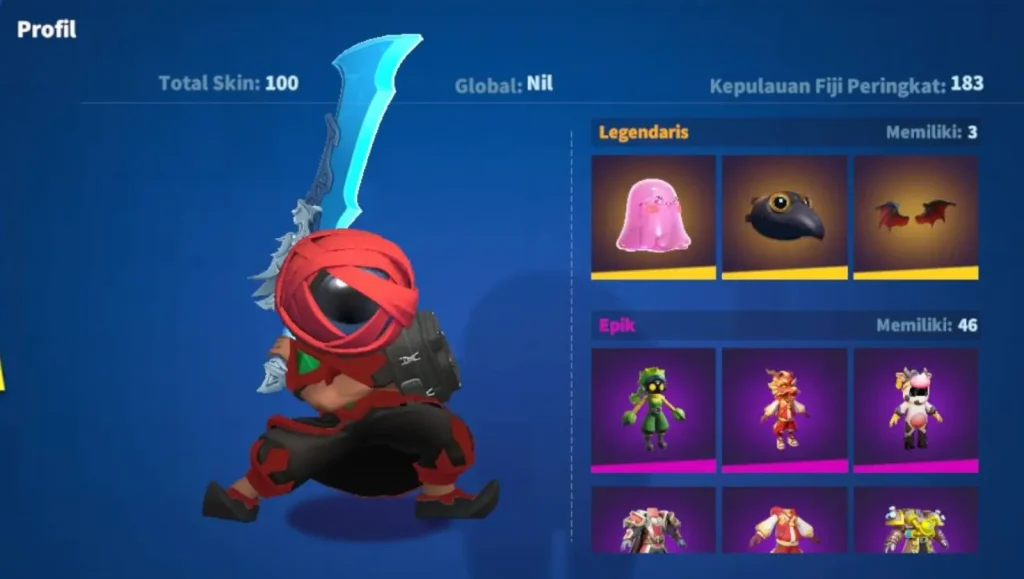The width and height of the screenshot is (1024, 579).
Task: Choose the red dragon costume skin
Action: 784,409
